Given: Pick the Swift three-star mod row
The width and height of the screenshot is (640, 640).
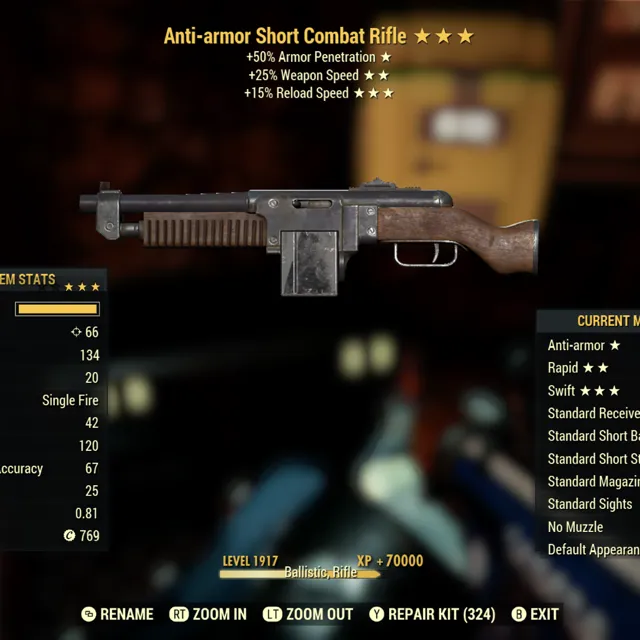Looking at the screenshot, I should [x=584, y=391].
